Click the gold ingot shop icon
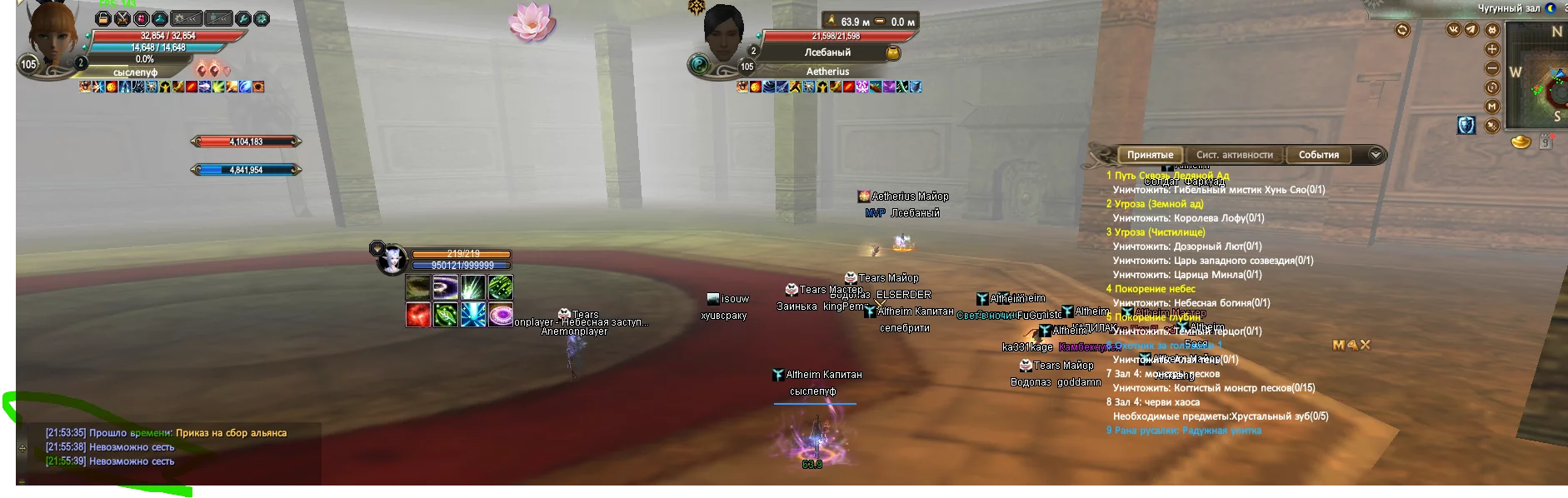 (x=1521, y=142)
